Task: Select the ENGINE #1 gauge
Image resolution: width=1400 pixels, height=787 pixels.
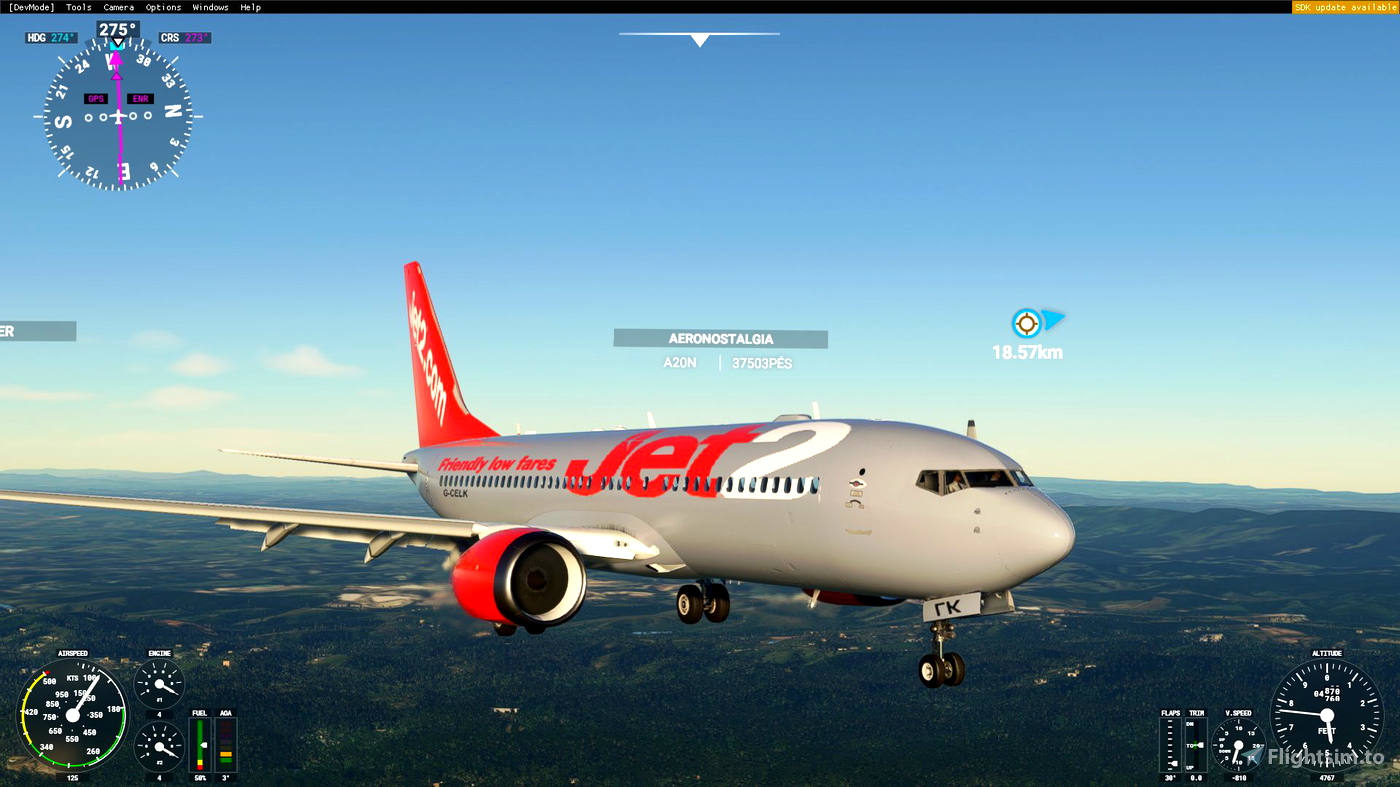Action: click(158, 683)
